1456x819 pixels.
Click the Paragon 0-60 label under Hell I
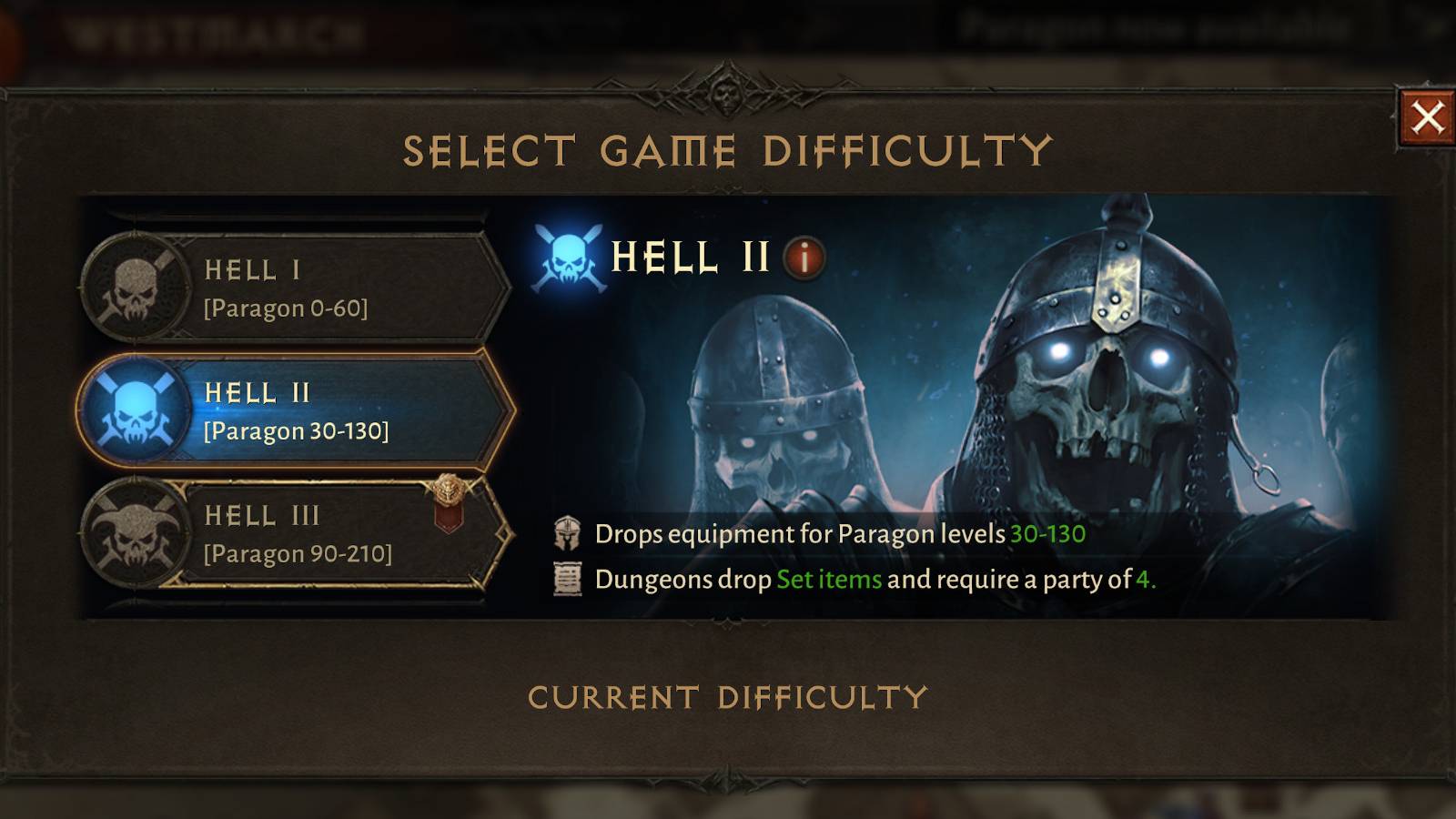coord(285,308)
